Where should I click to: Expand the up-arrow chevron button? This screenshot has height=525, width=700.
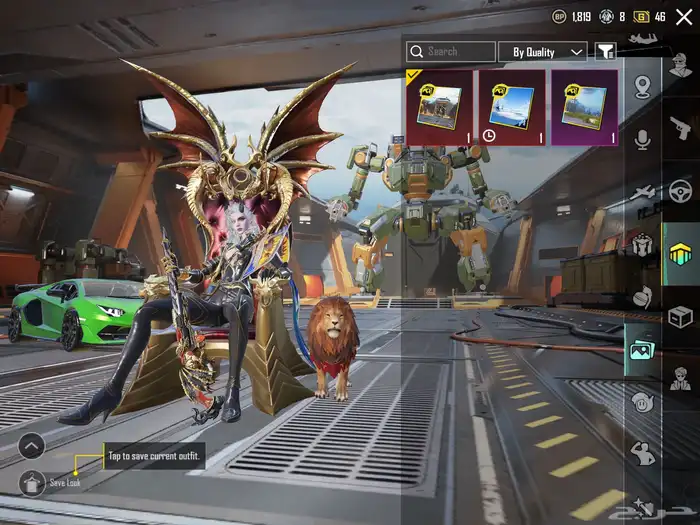(x=31, y=446)
